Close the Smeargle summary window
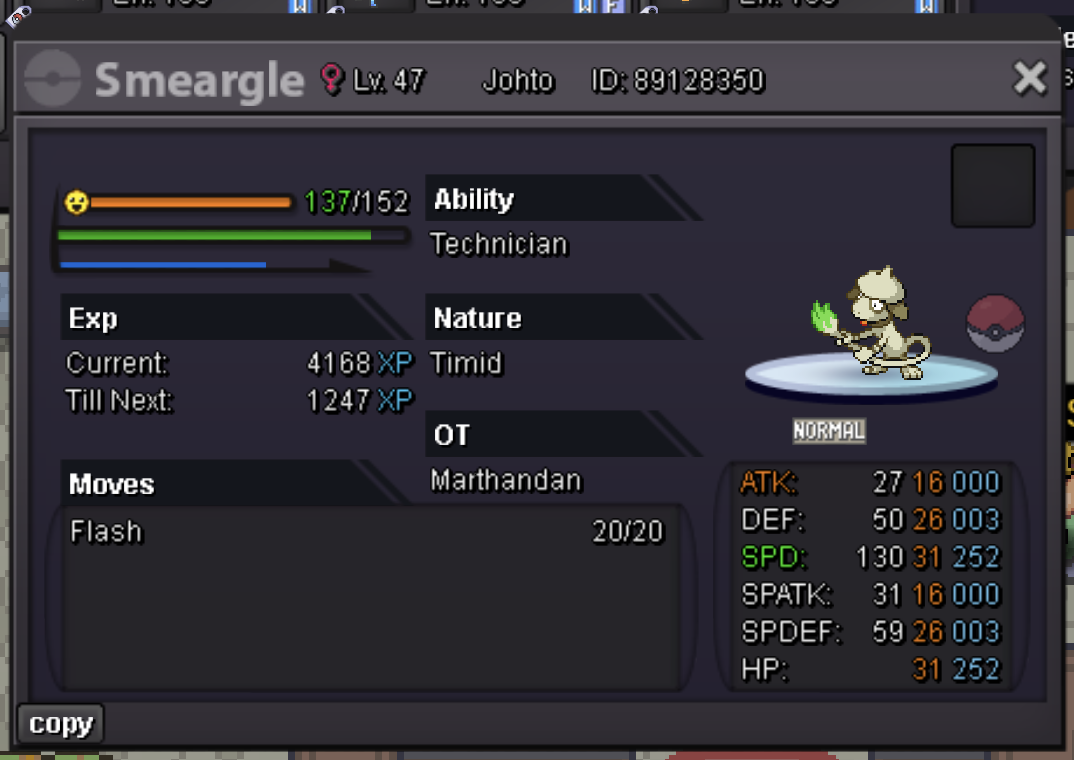 pyautogui.click(x=1029, y=78)
